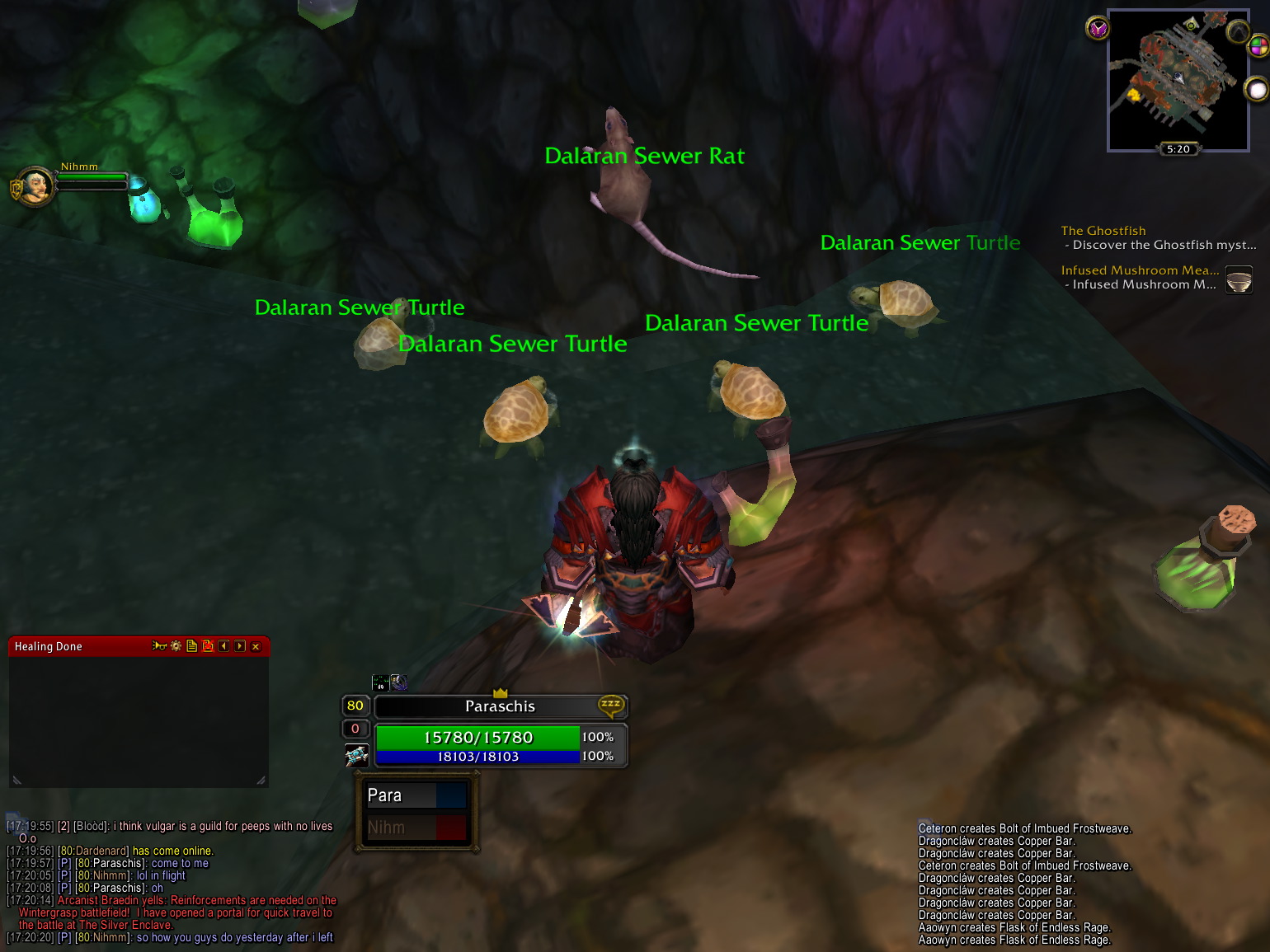The image size is (1270, 952).
Task: Click the Dalaran minimap
Action: click(x=1177, y=78)
